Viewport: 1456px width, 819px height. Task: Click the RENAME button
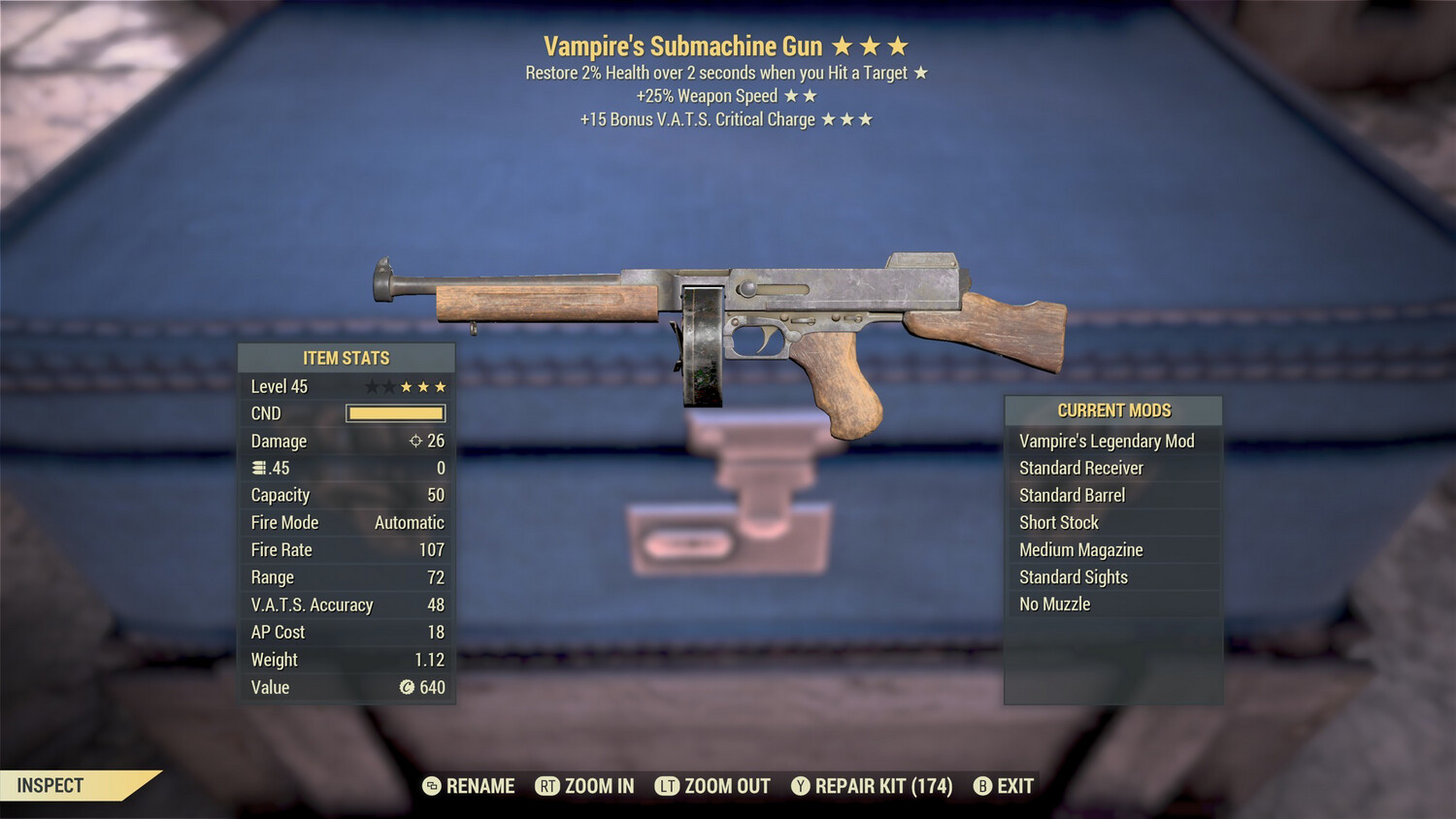pyautogui.click(x=479, y=786)
